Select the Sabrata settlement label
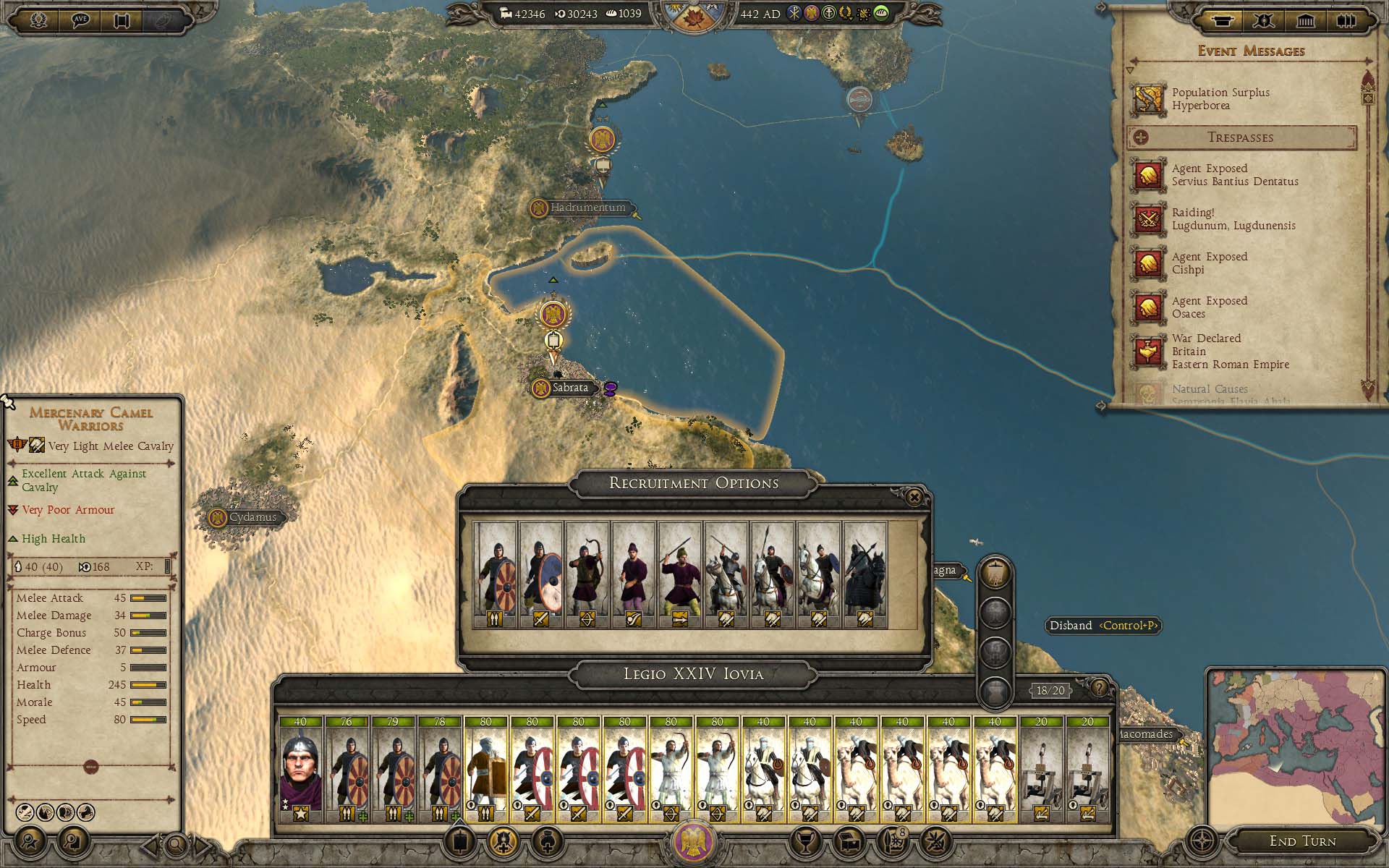1389x868 pixels. [569, 388]
